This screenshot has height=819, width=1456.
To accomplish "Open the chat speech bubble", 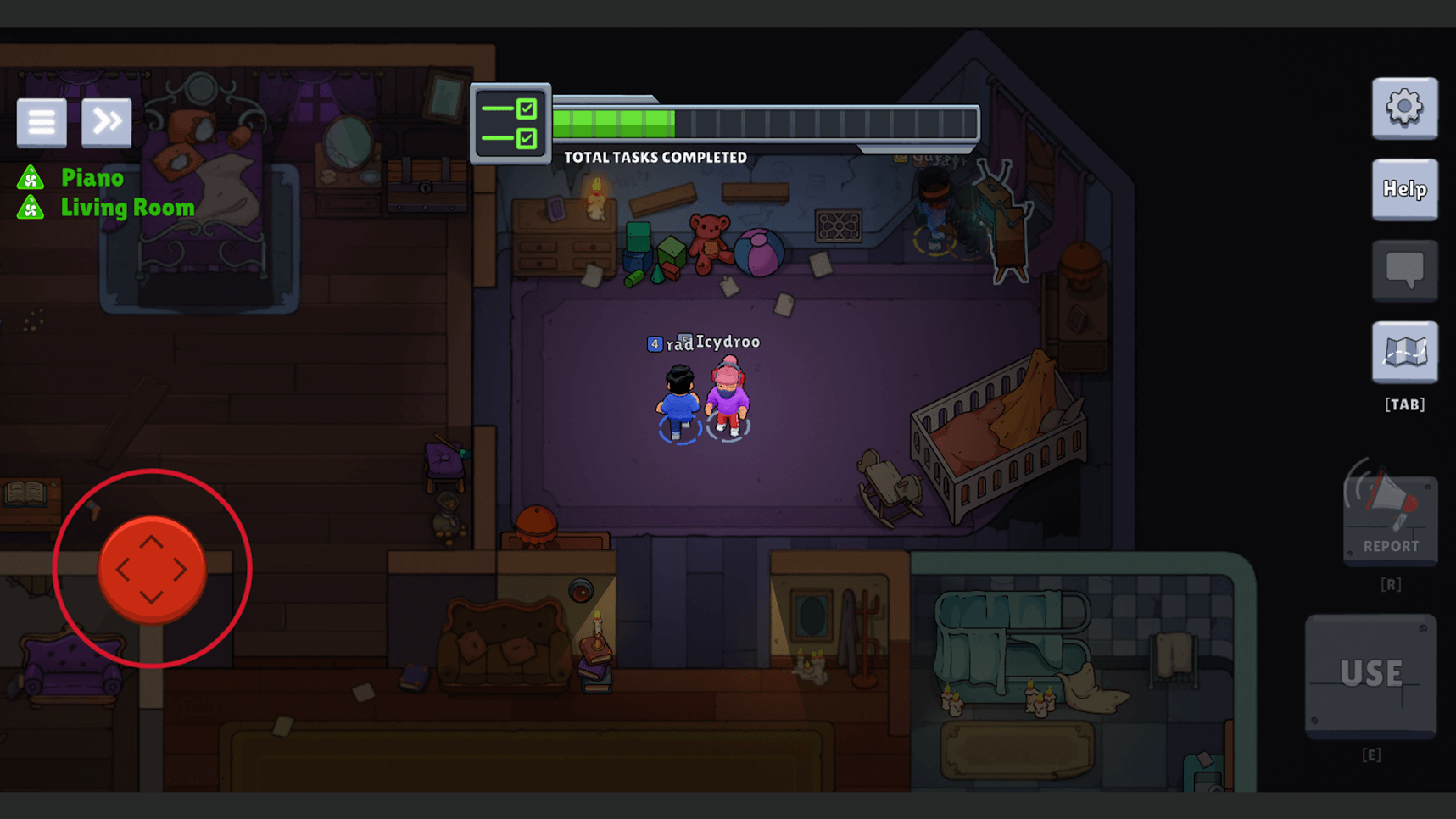I will [1404, 270].
